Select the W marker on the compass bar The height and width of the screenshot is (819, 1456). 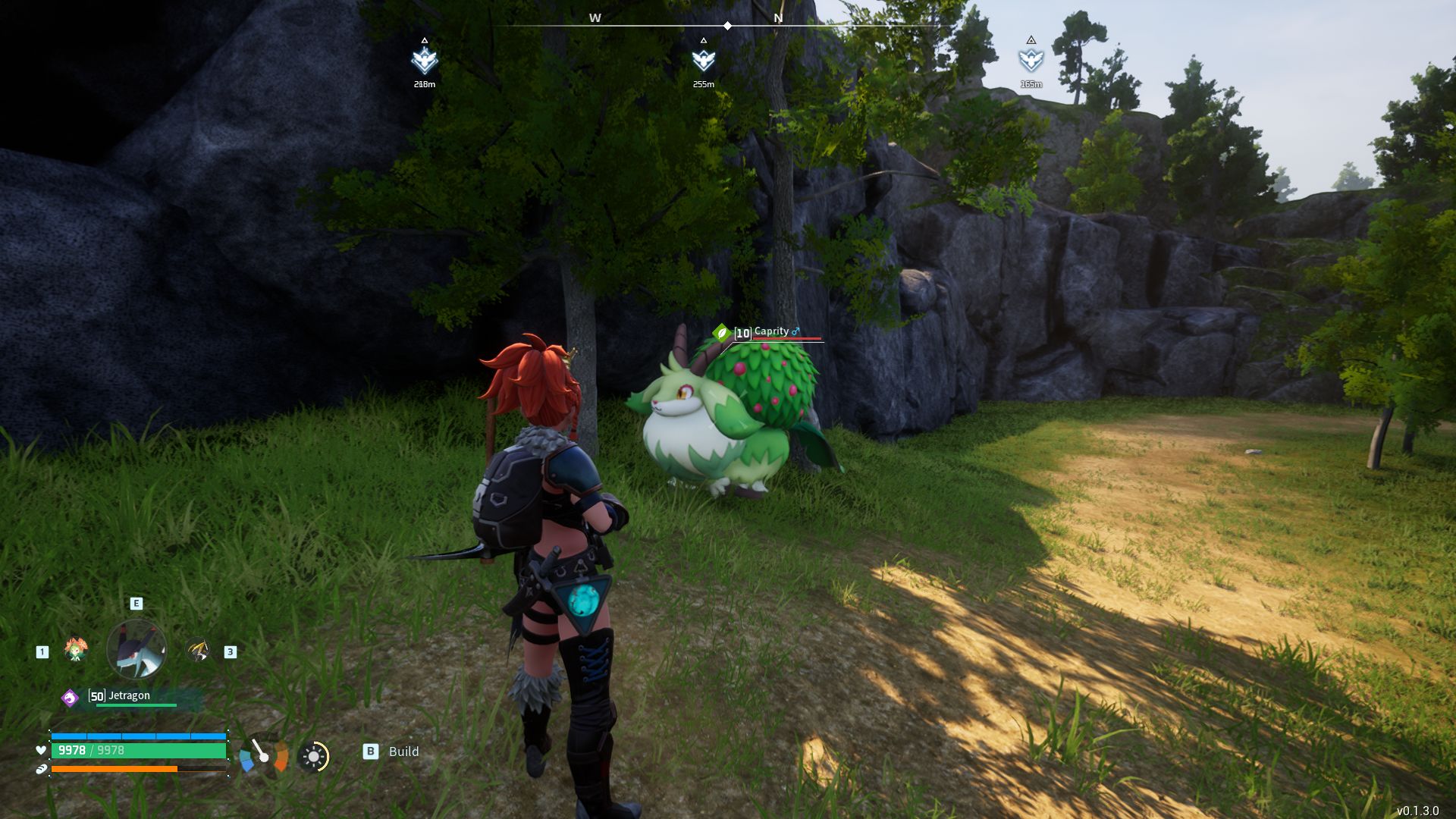(x=594, y=17)
